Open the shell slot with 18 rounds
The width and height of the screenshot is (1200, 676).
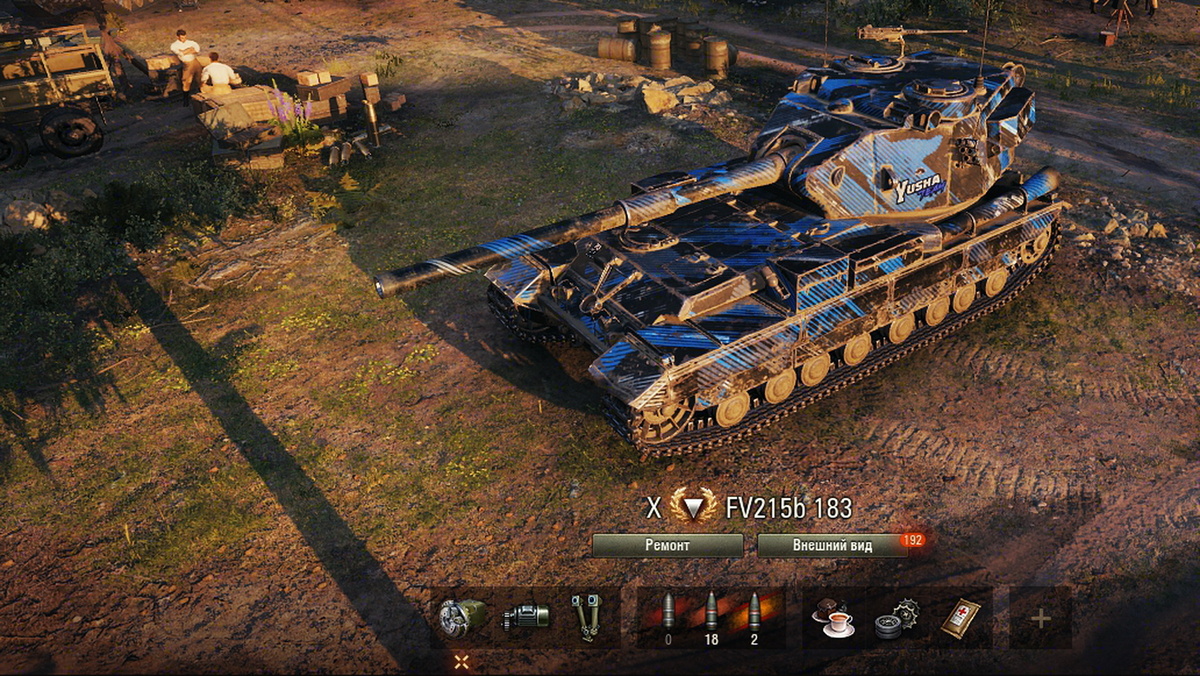click(711, 617)
